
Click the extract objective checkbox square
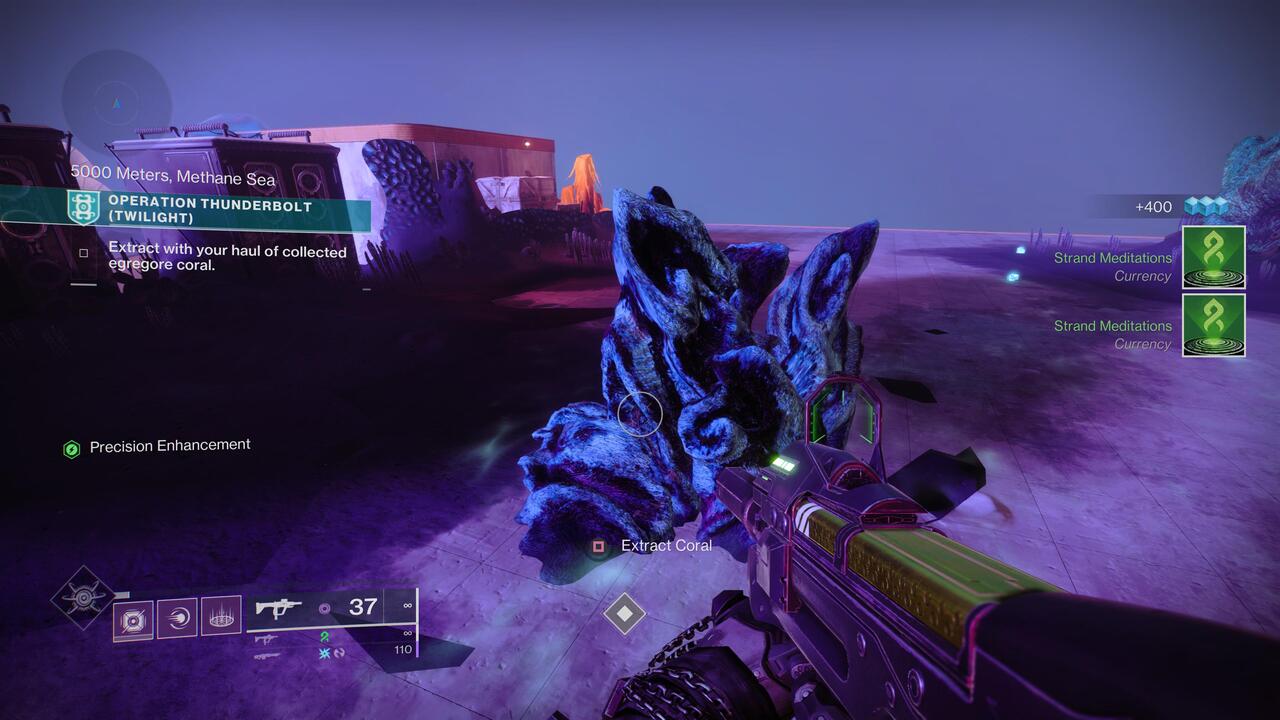84,253
